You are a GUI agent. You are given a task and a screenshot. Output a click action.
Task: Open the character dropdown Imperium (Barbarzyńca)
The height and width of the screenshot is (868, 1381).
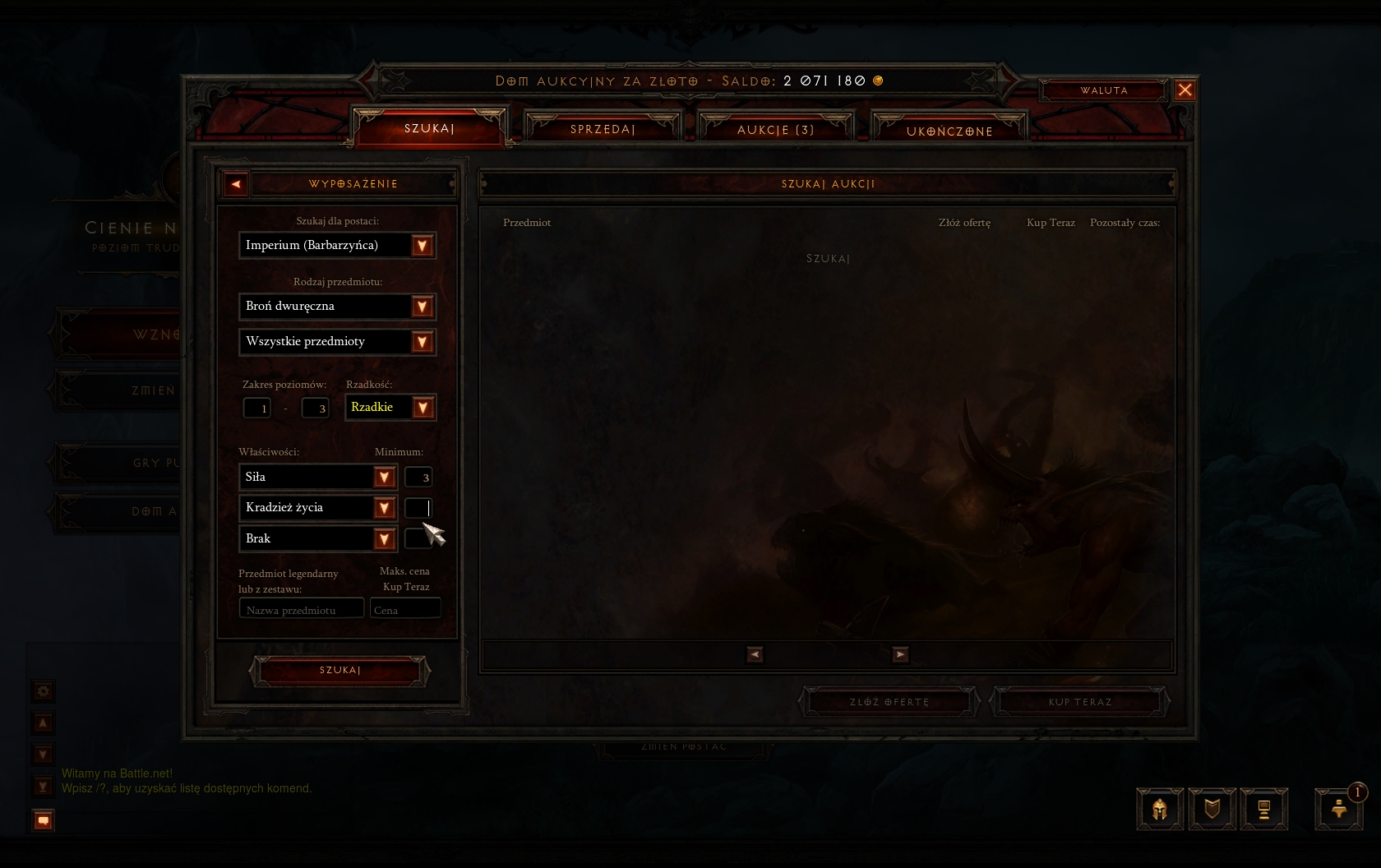pyautogui.click(x=422, y=246)
